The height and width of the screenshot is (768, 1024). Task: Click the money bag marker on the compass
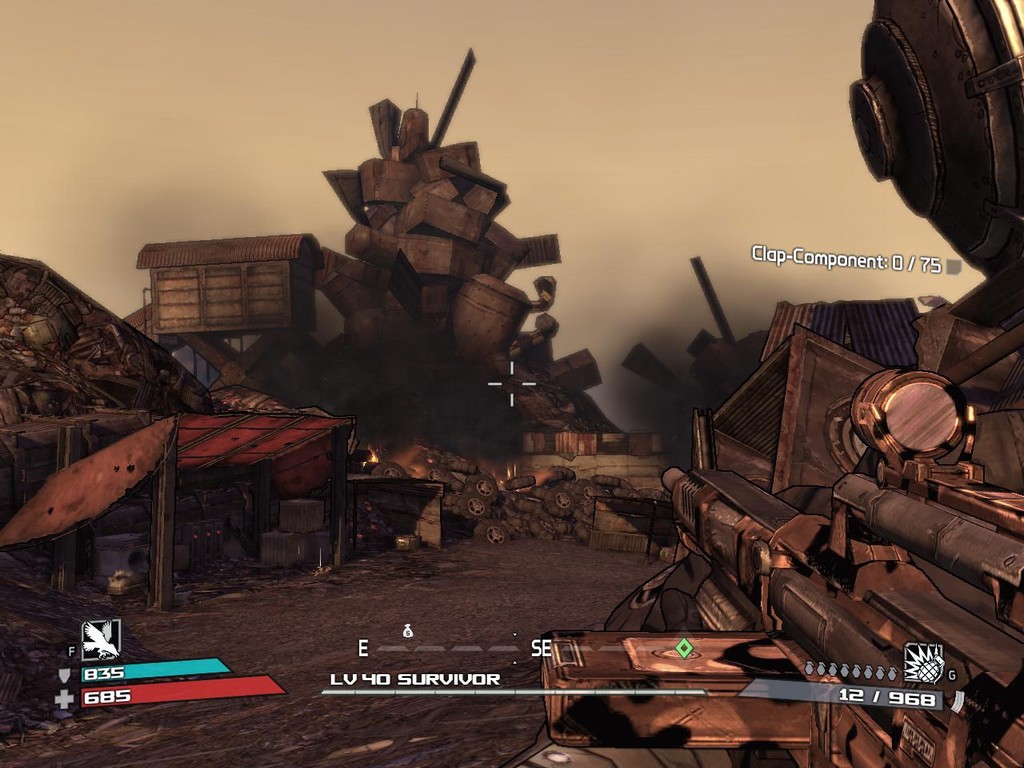click(x=408, y=631)
